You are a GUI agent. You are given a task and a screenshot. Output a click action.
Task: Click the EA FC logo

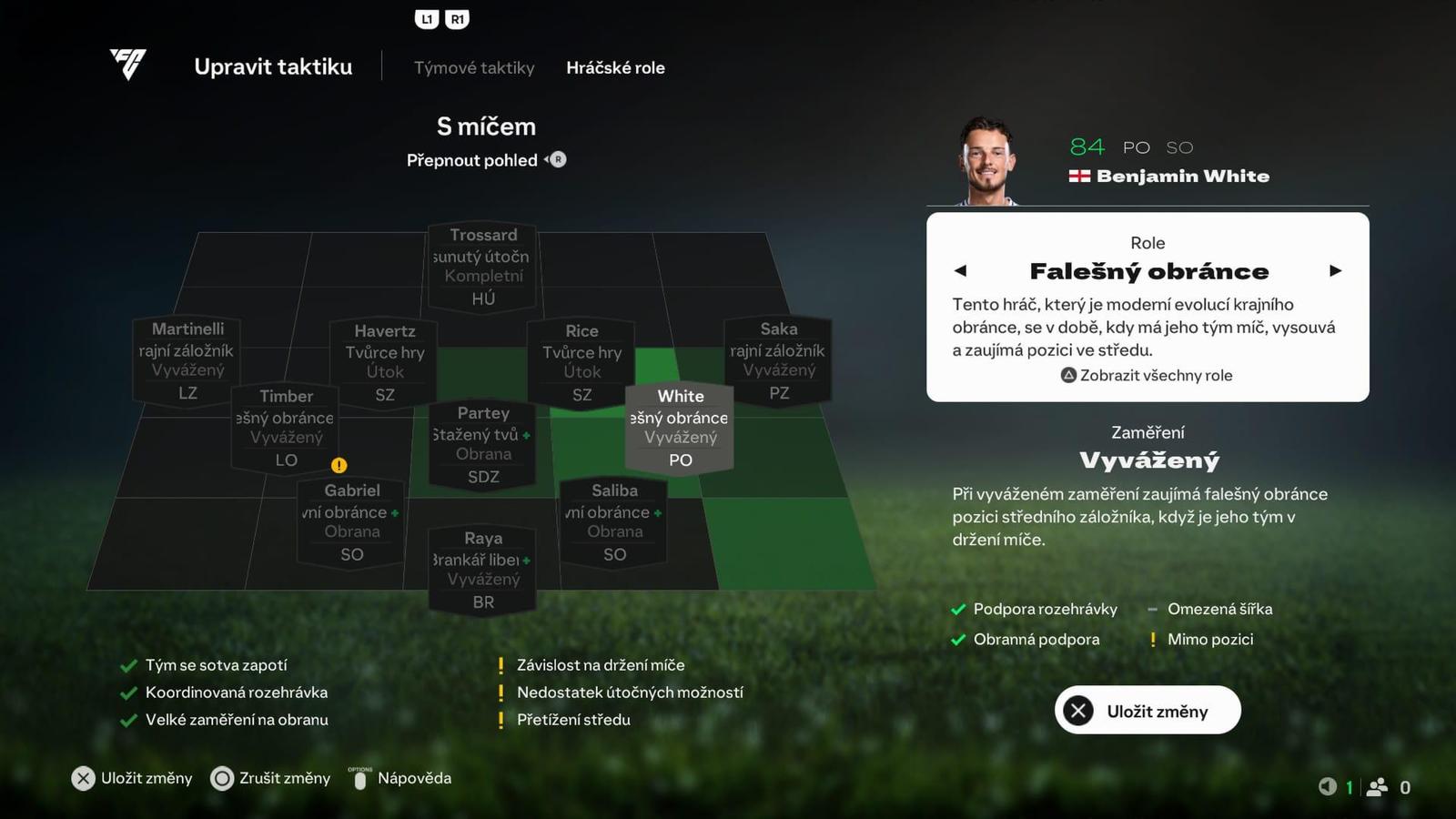[x=126, y=66]
